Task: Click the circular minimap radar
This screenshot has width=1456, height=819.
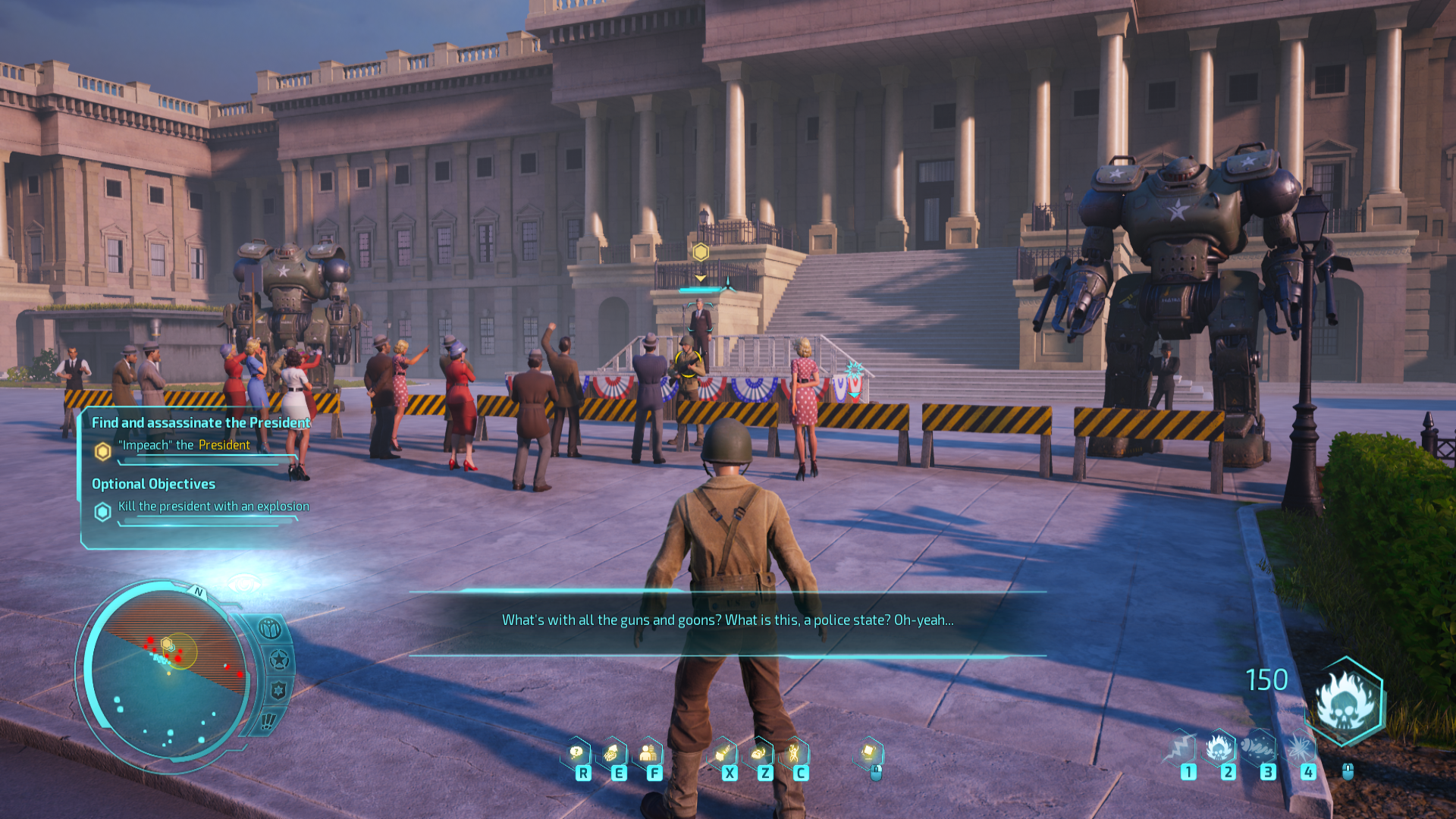Action: pyautogui.click(x=168, y=671)
